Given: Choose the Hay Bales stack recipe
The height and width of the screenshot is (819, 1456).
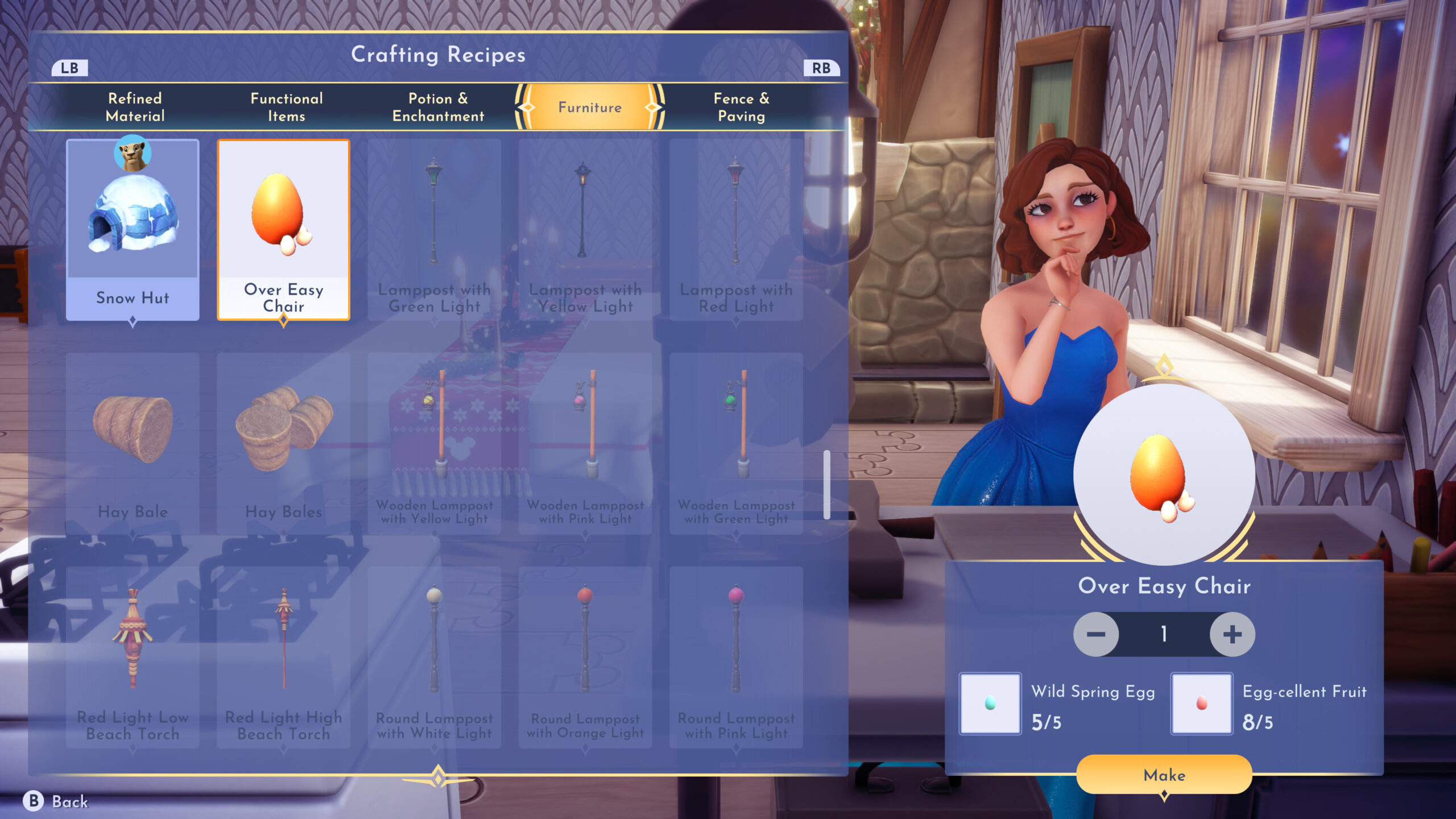Looking at the screenshot, I should [x=283, y=444].
